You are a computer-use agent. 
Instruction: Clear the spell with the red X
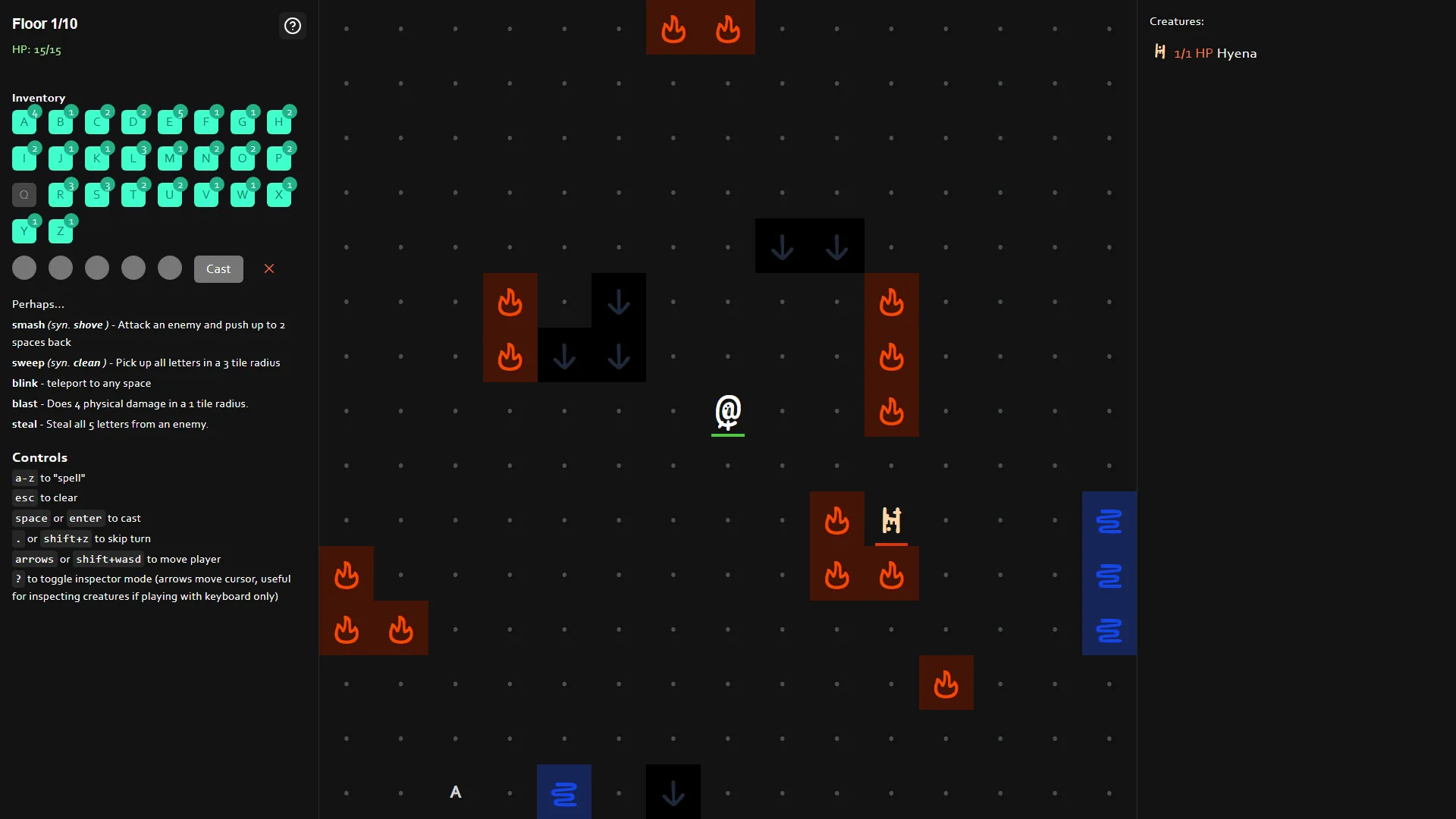(x=269, y=268)
